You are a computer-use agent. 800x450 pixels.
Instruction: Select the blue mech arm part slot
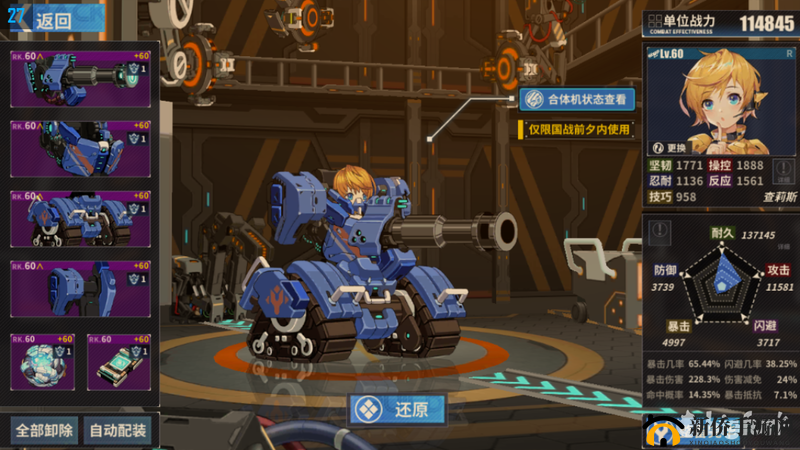point(80,148)
